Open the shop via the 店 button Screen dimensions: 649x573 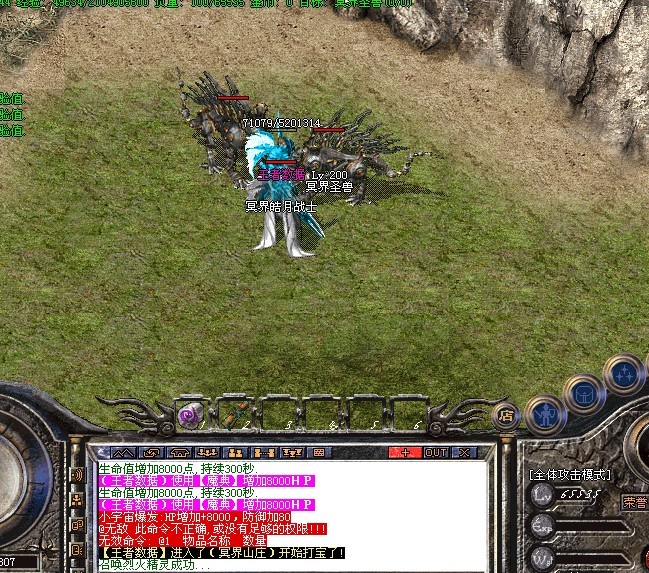[x=509, y=411]
